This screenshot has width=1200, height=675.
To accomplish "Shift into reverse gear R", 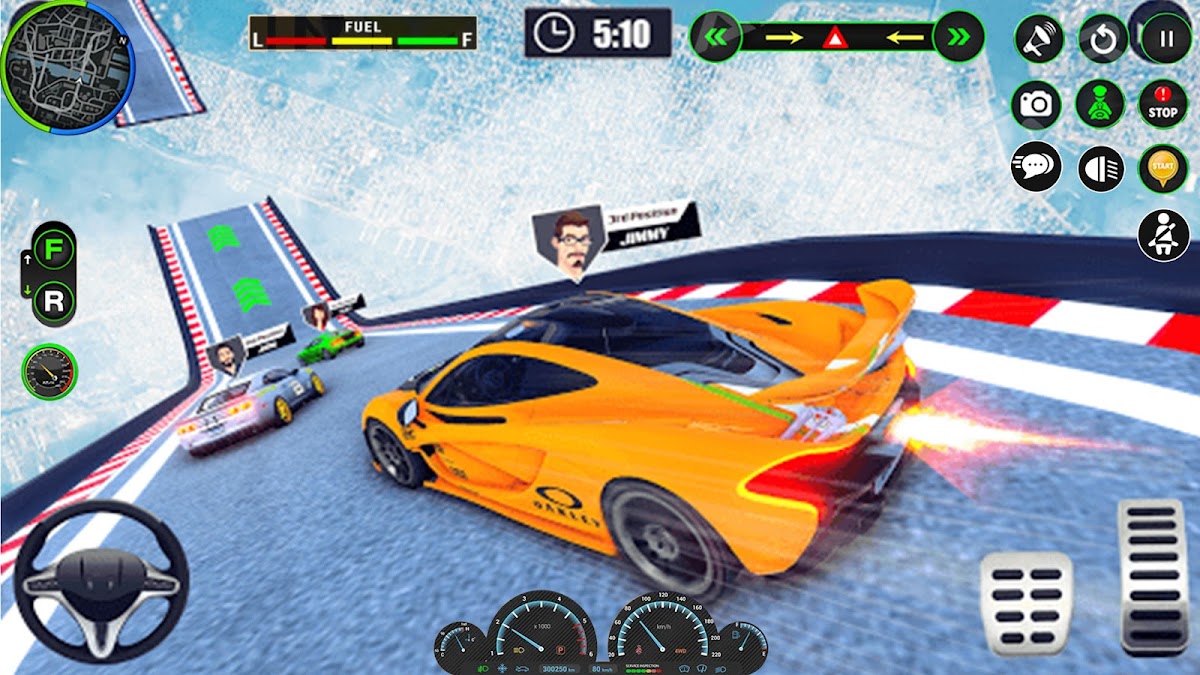I will (54, 301).
